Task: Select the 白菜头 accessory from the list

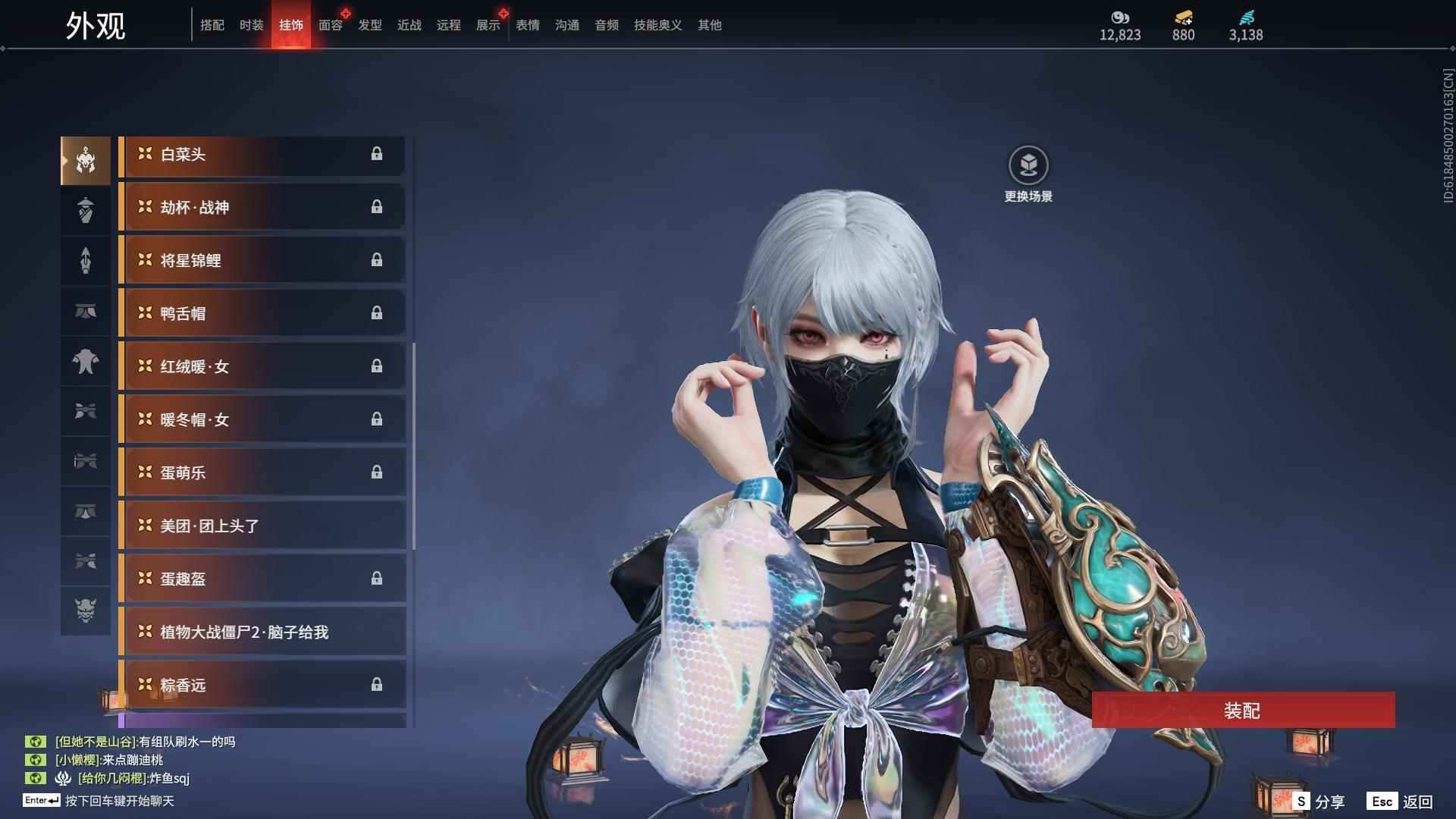Action: (x=258, y=155)
